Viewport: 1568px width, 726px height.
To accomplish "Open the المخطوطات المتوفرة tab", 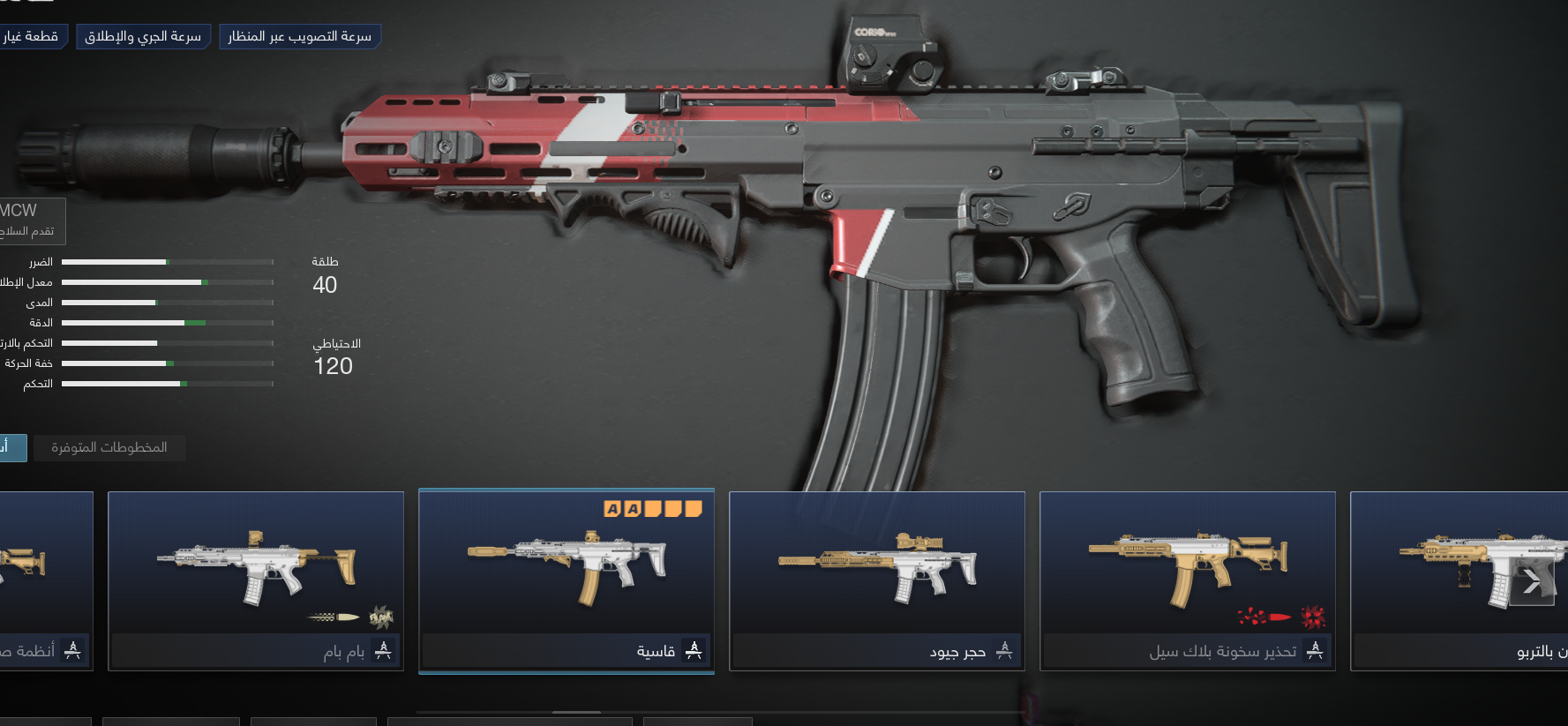I will pyautogui.click(x=109, y=447).
